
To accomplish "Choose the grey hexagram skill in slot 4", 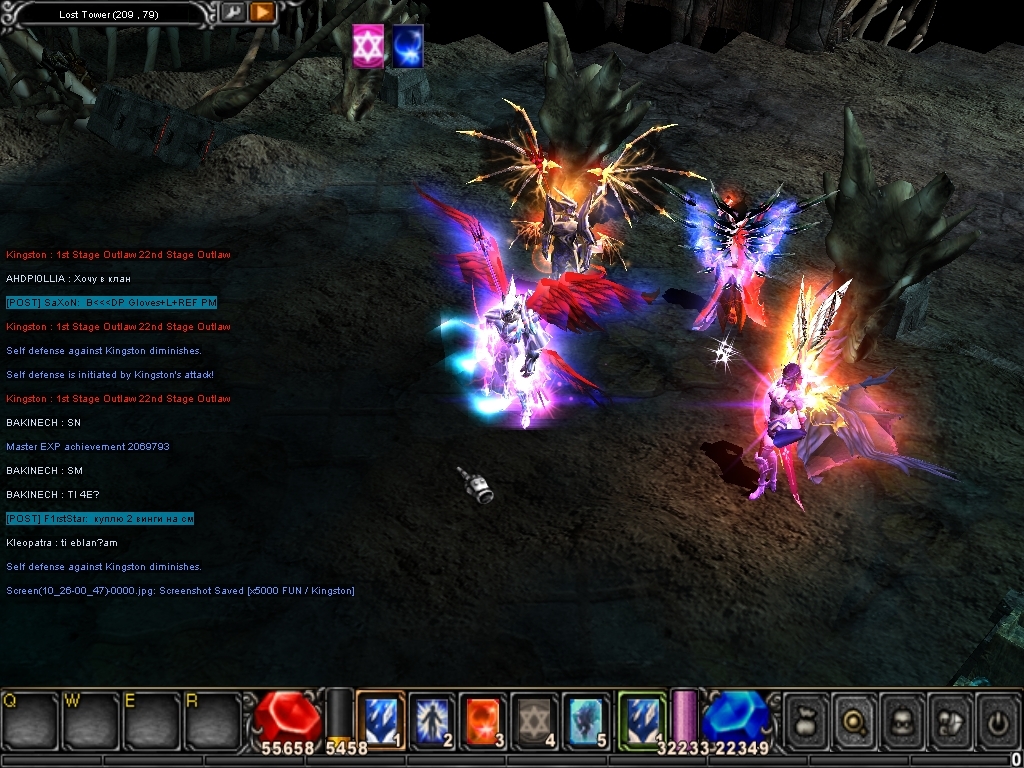I will tap(535, 719).
